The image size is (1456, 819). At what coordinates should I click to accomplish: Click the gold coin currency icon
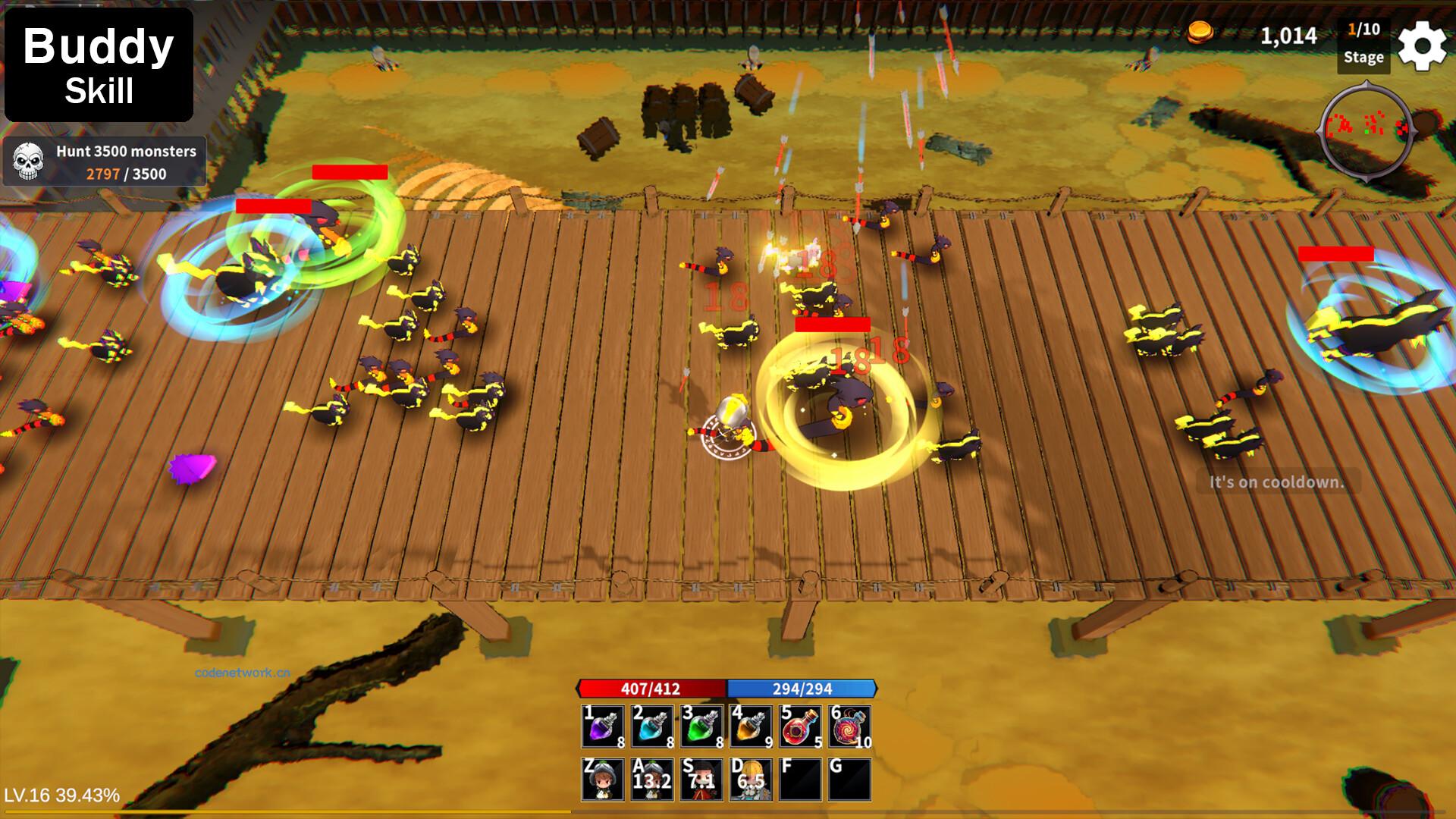click(1200, 32)
